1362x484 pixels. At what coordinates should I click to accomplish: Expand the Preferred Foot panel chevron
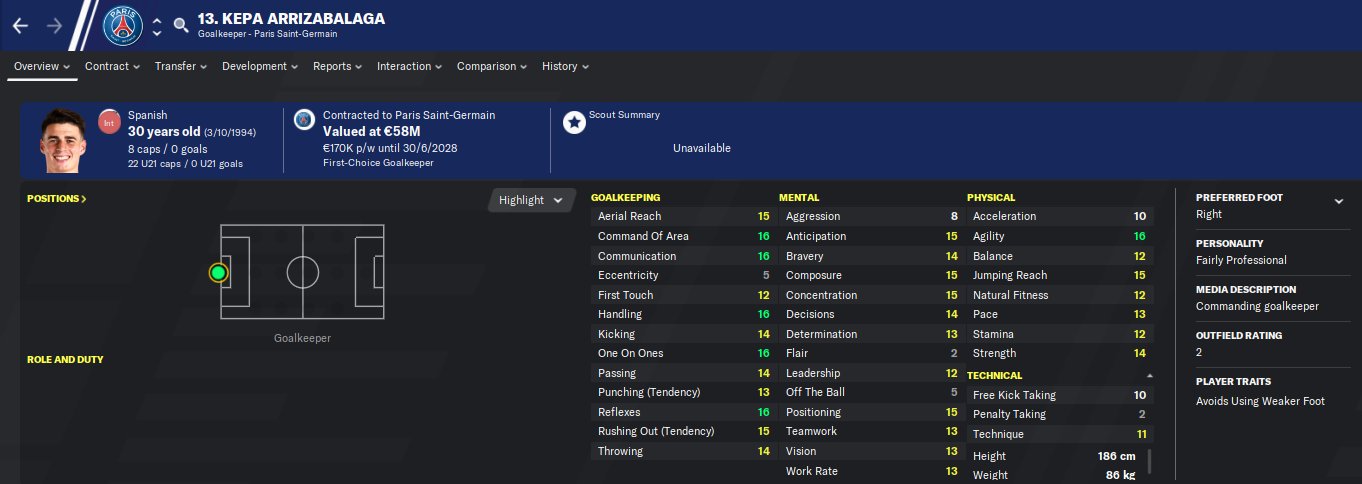pyautogui.click(x=1339, y=201)
